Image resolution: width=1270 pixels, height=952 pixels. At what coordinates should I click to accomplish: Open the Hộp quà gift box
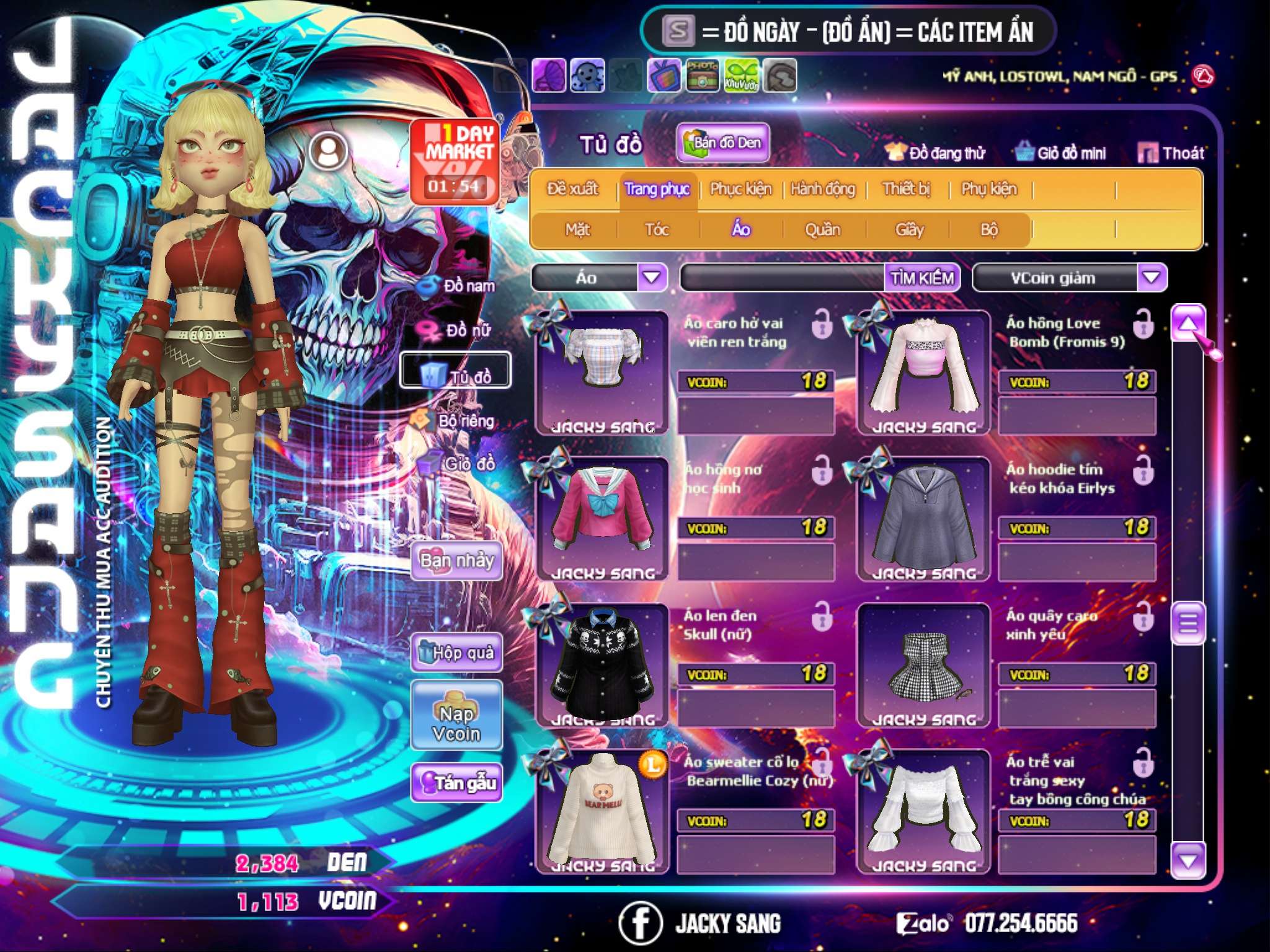456,653
